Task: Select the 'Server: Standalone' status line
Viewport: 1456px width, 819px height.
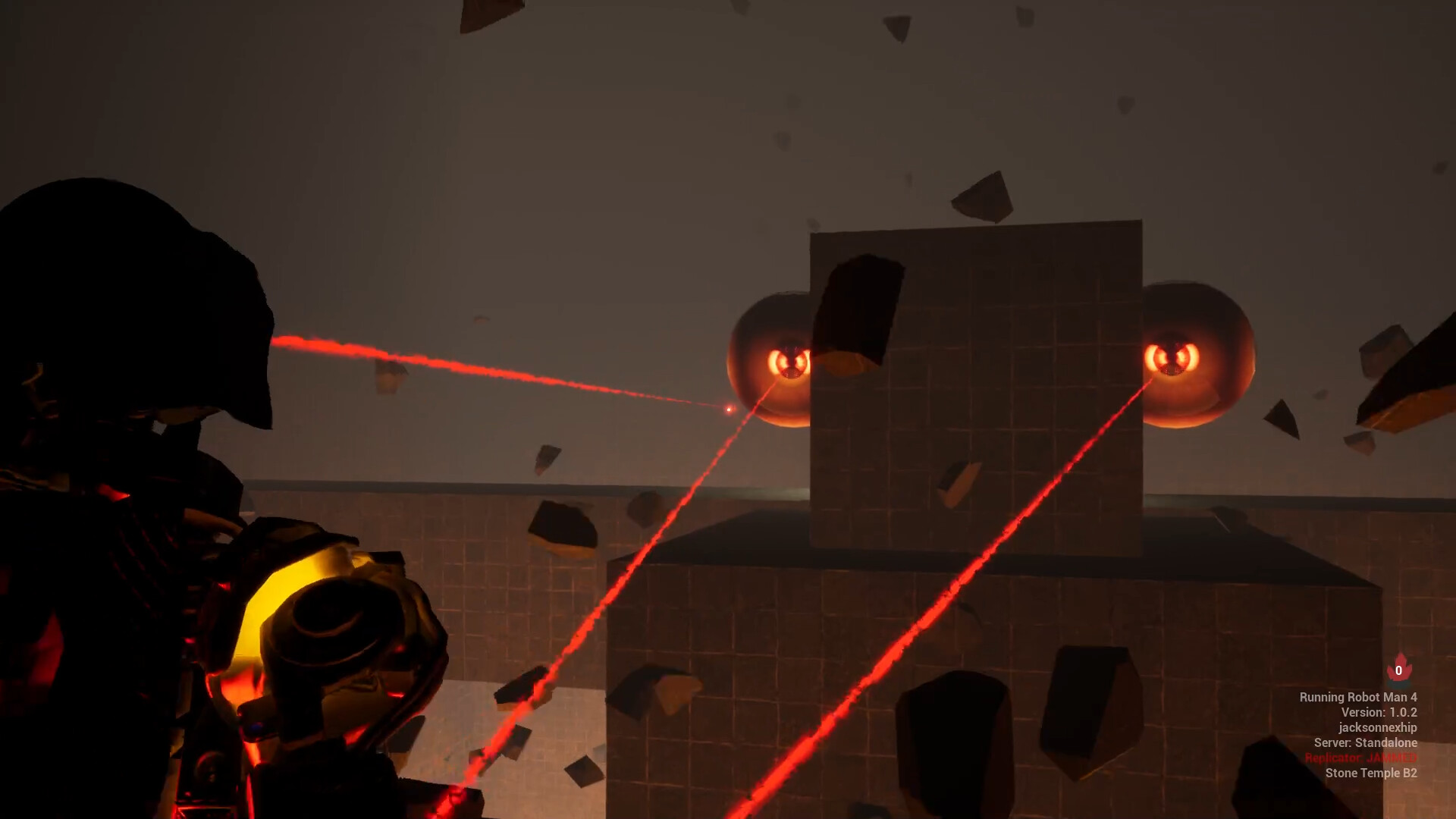Action: click(x=1367, y=744)
